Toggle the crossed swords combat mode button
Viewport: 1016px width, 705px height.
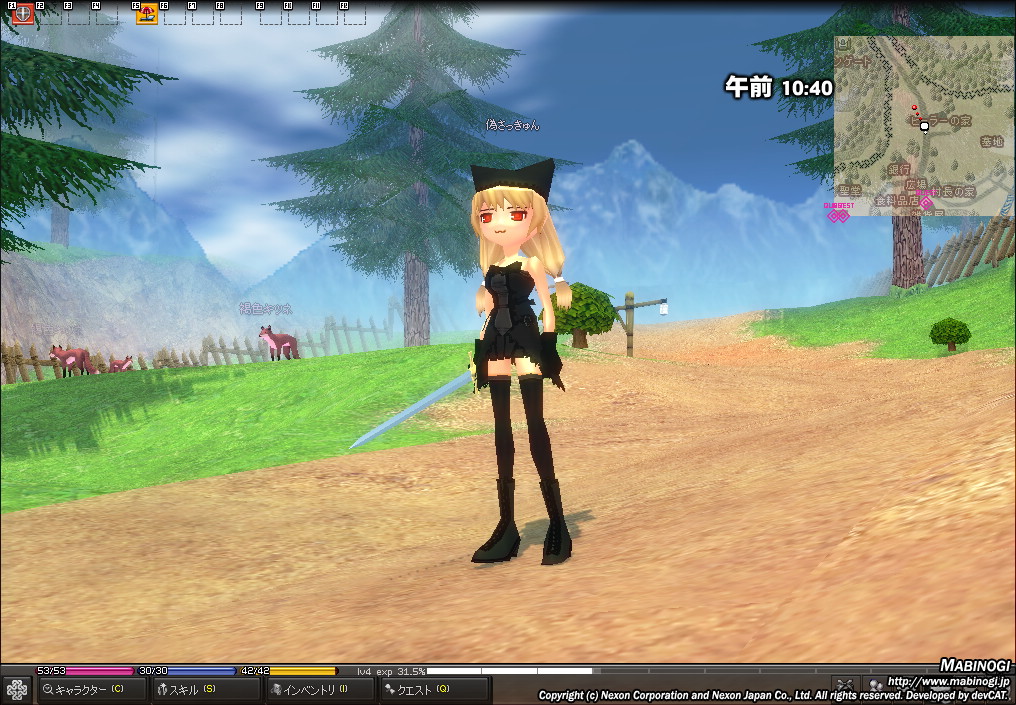(x=845, y=685)
